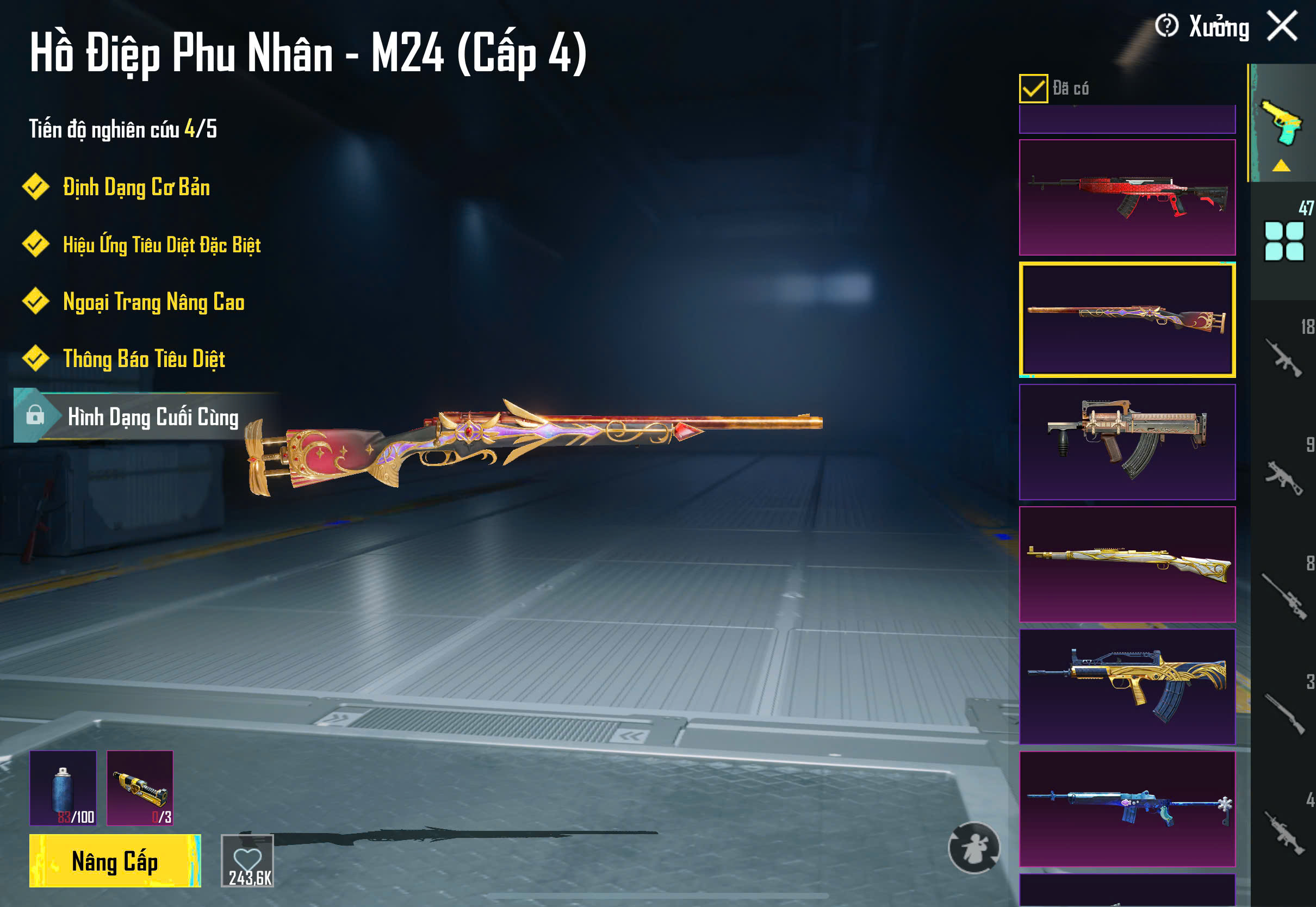Select the yellow gun part material slot
Screen dimensions: 1316x907
140,788
